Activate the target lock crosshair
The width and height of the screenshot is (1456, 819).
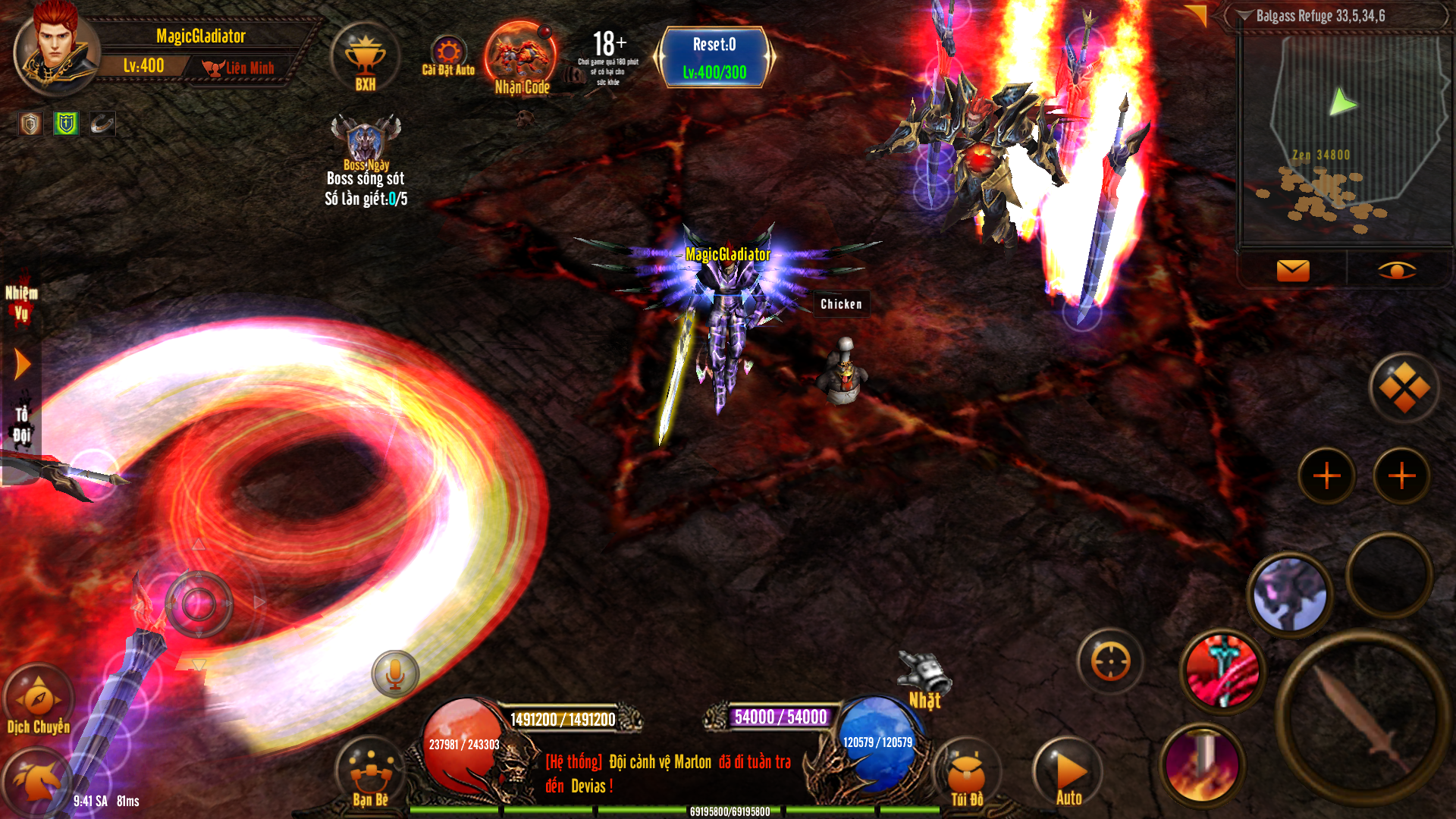tap(1110, 662)
